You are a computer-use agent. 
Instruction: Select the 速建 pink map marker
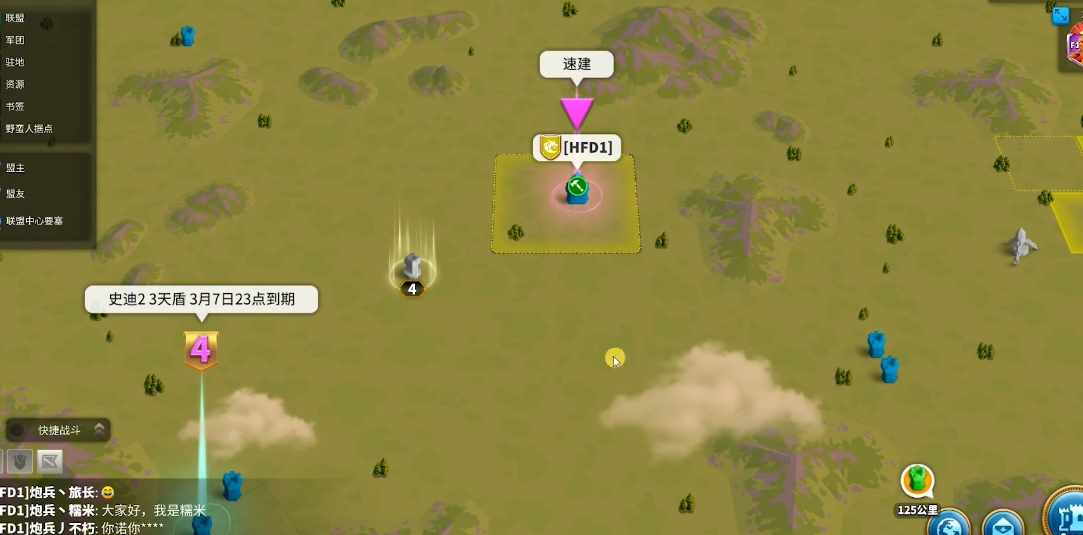click(577, 111)
